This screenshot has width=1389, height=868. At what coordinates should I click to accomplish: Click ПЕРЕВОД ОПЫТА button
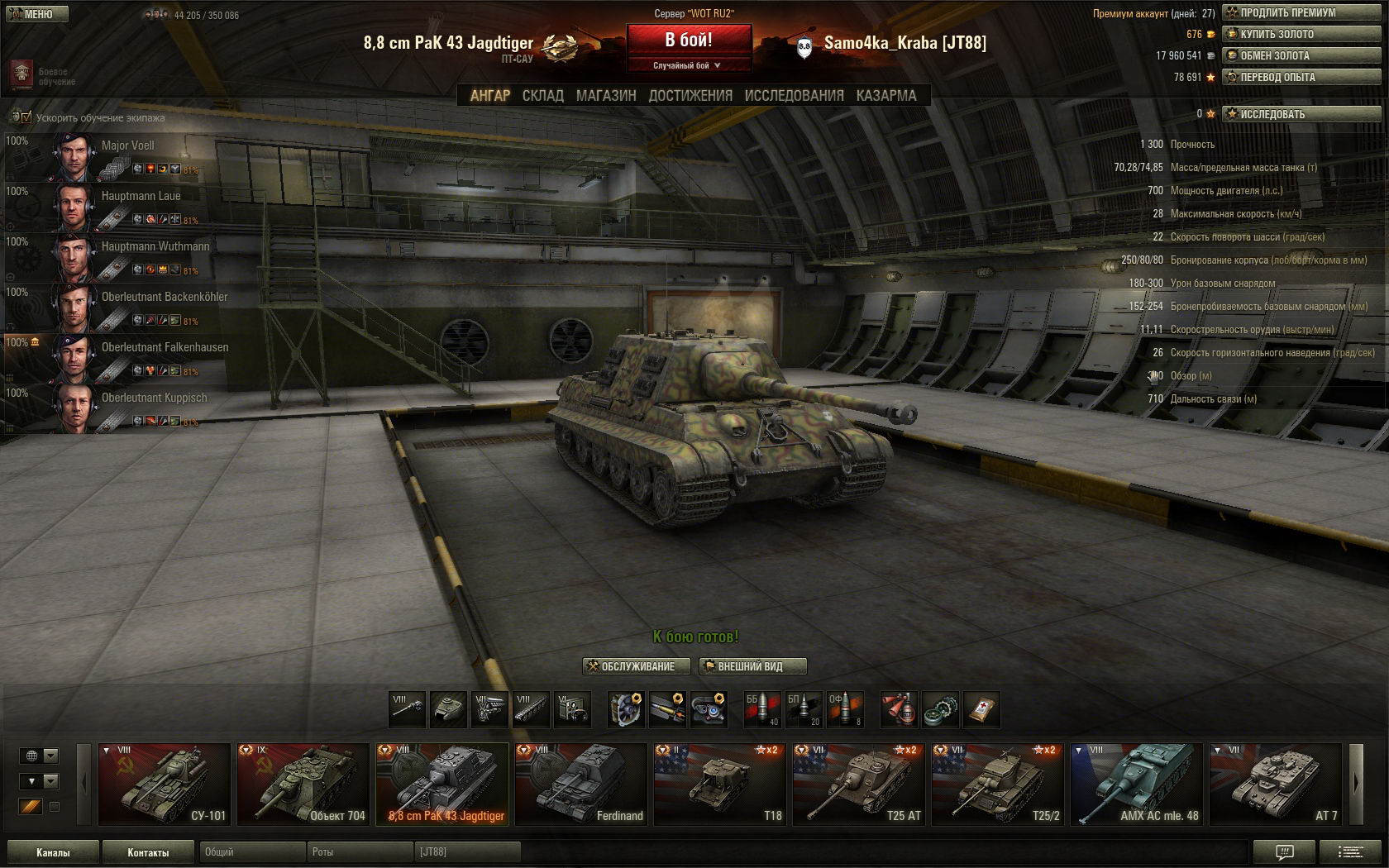(x=1290, y=77)
